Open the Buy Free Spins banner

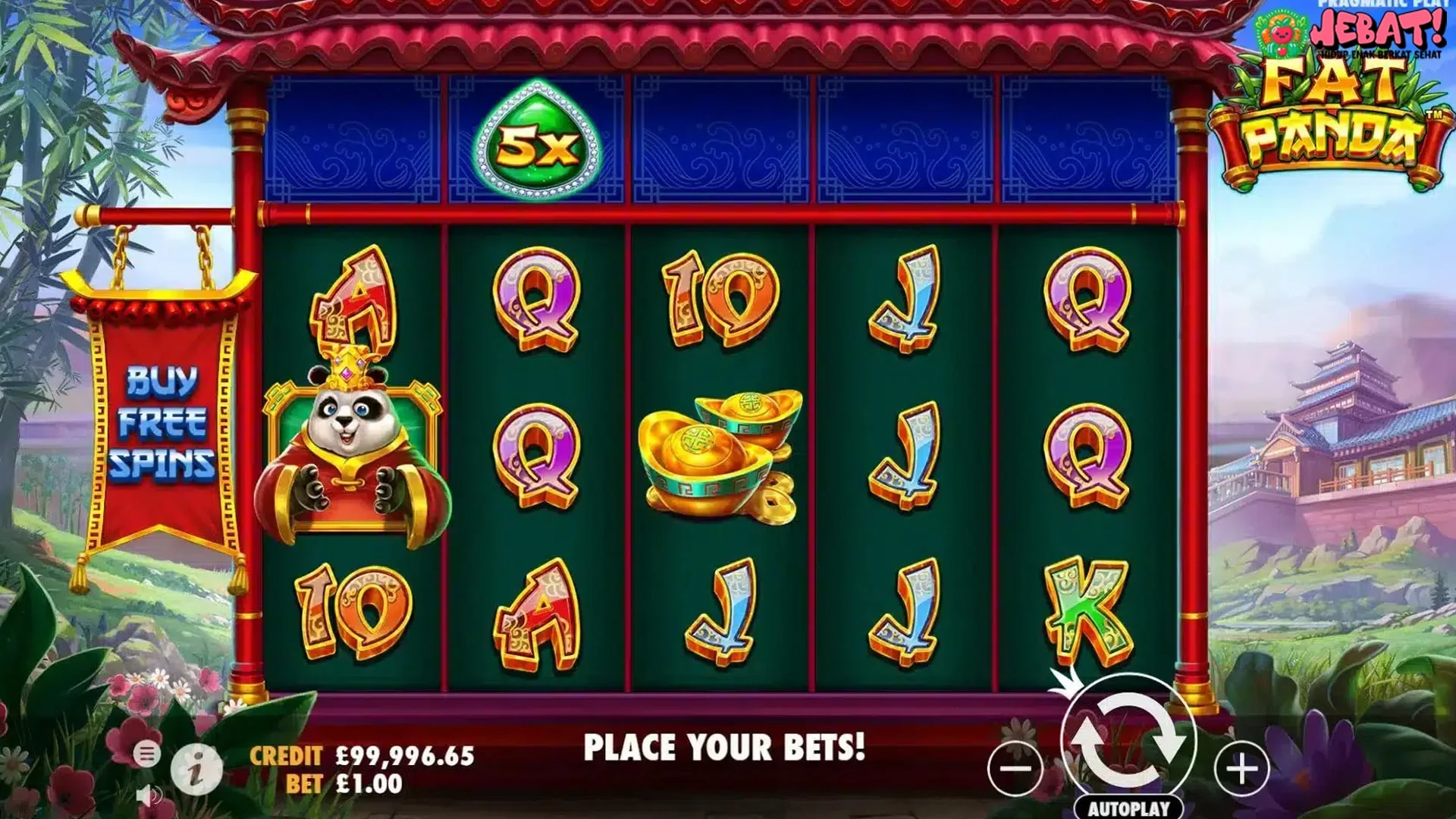coord(162,422)
